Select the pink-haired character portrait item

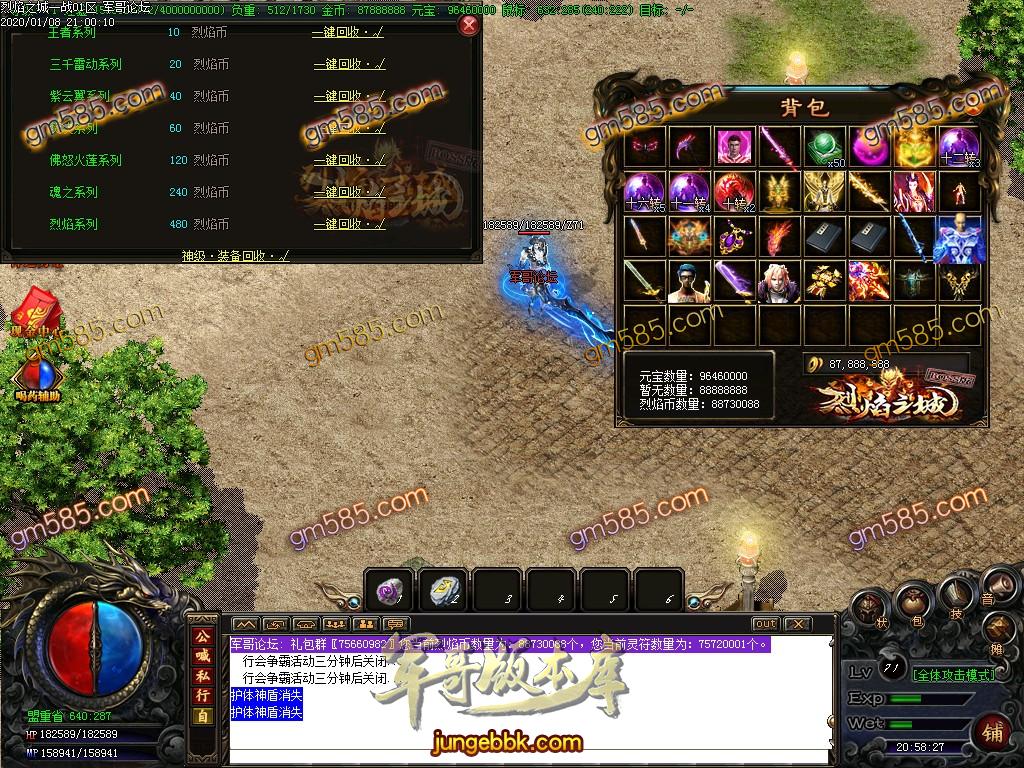pos(778,282)
